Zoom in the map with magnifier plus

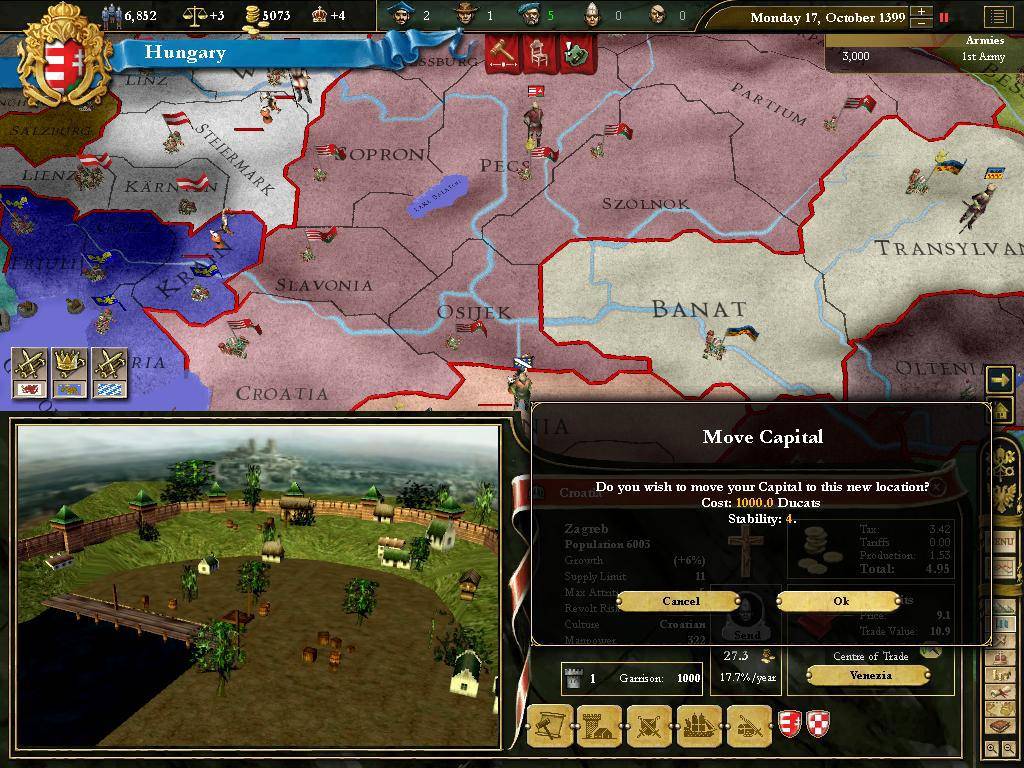pyautogui.click(x=991, y=748)
